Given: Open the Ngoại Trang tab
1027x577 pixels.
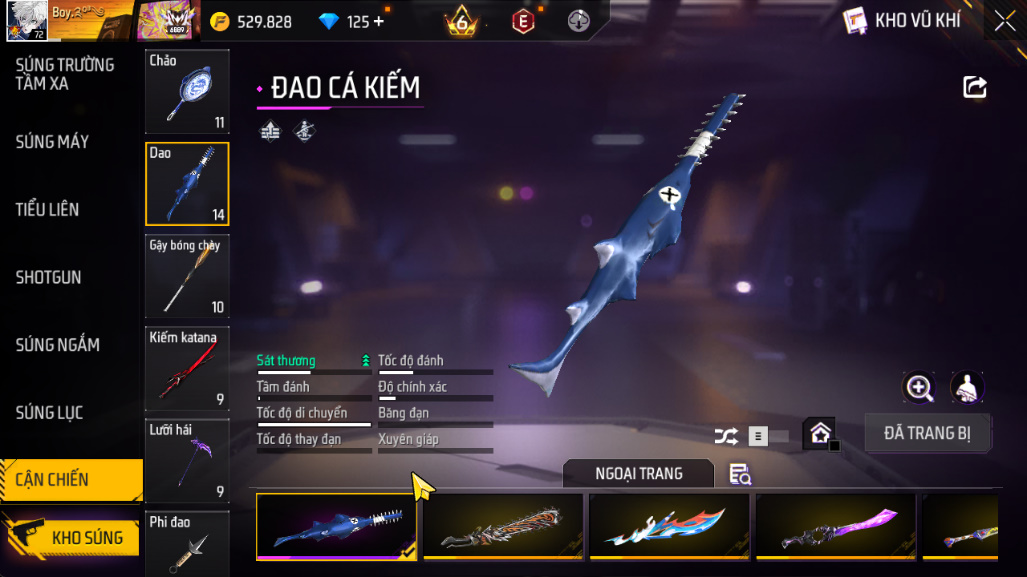Looking at the screenshot, I should [638, 473].
